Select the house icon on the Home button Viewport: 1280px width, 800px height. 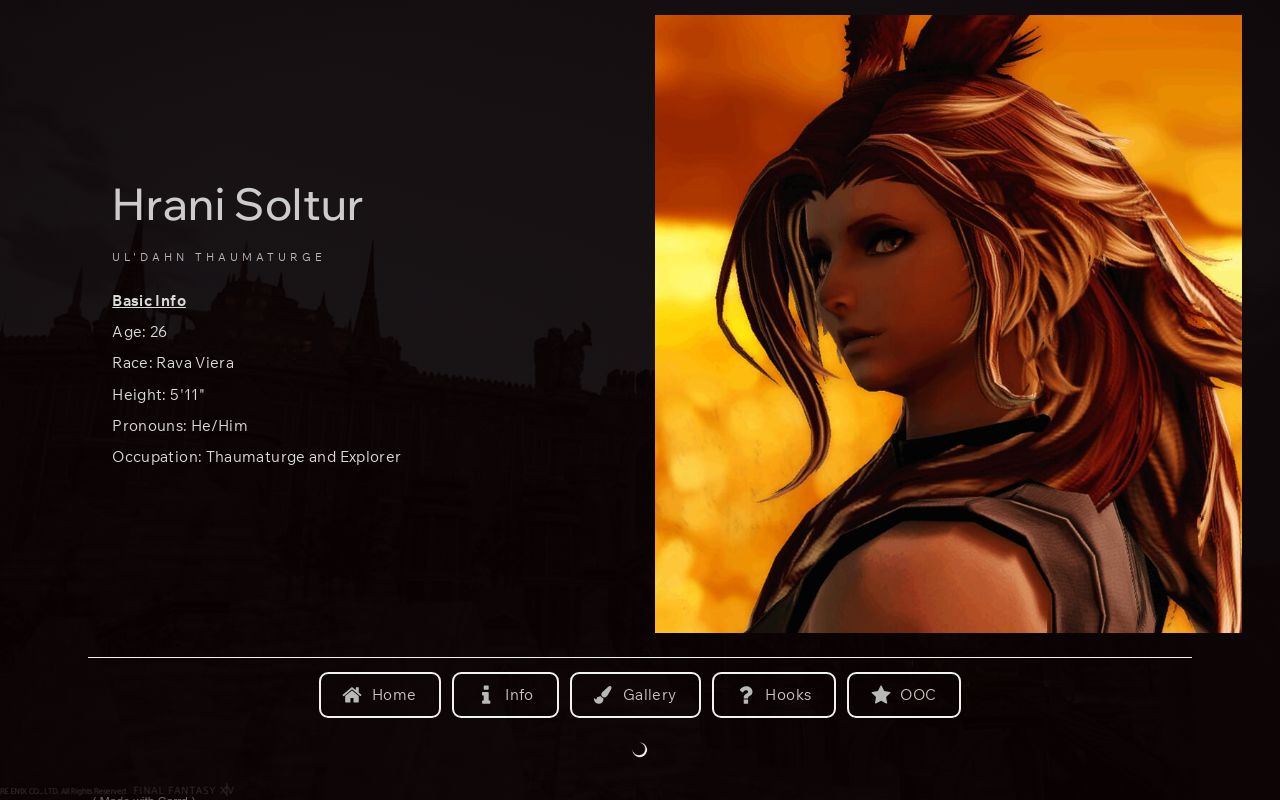pos(352,694)
